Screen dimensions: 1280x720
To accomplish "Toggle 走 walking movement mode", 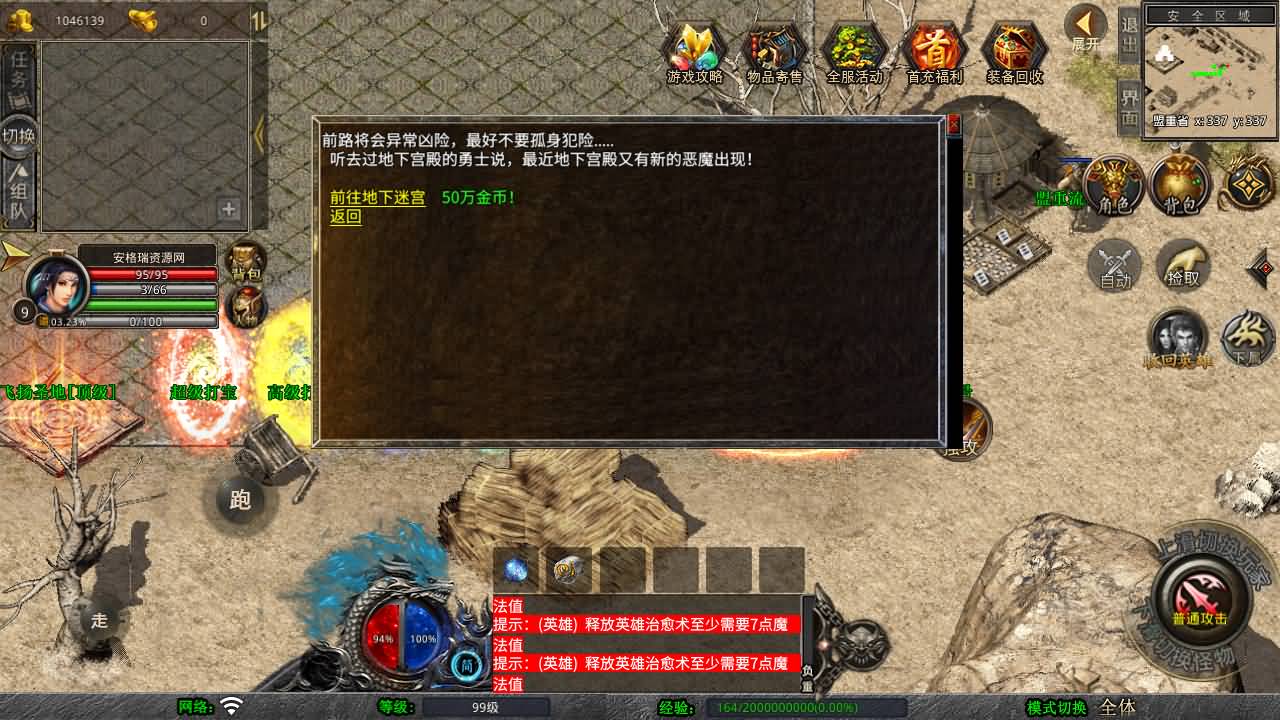I will point(97,622).
